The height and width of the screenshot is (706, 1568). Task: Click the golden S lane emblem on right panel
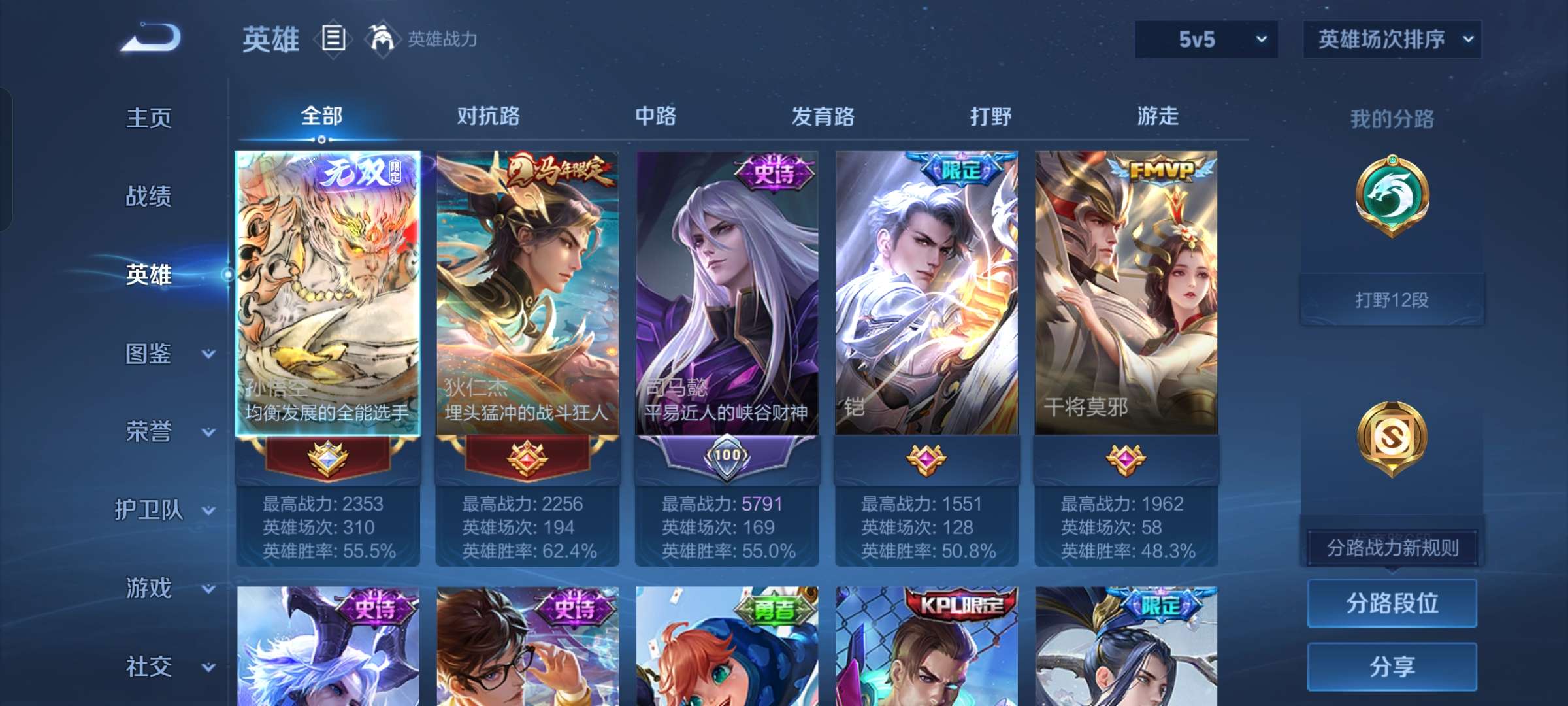1392,437
